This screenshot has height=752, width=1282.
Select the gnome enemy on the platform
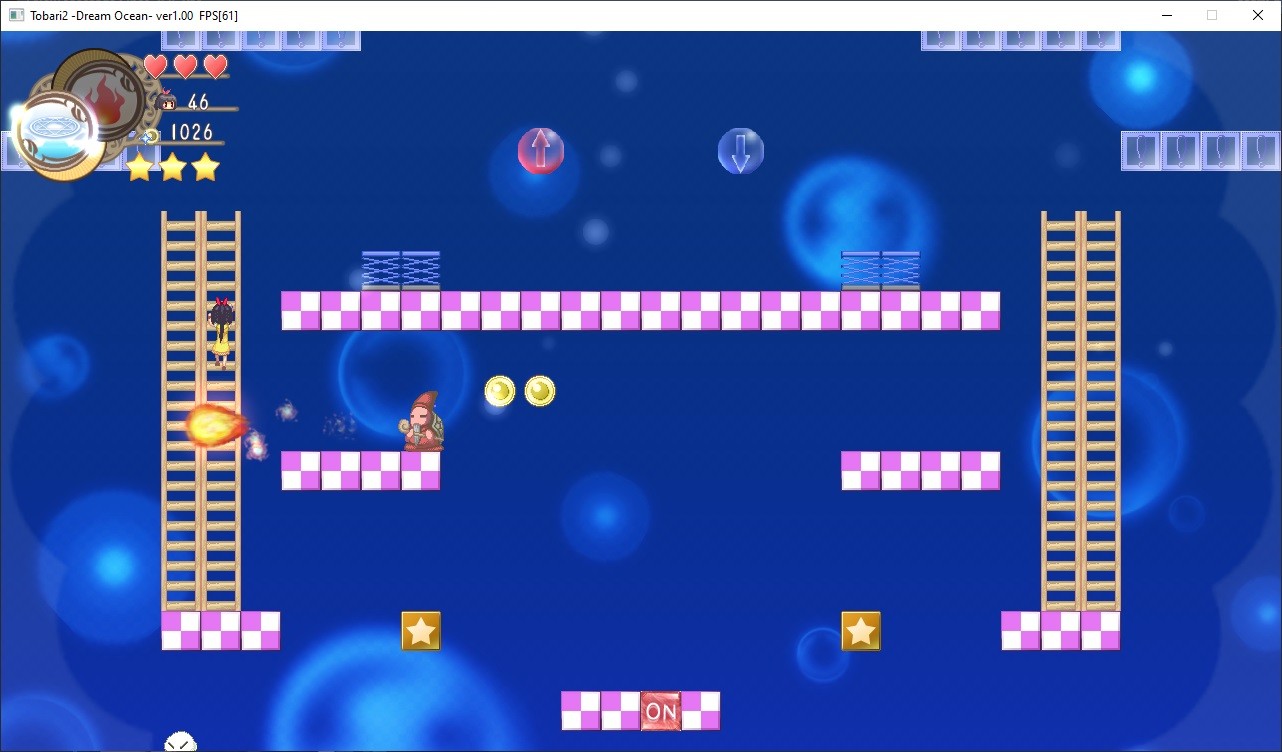click(421, 420)
